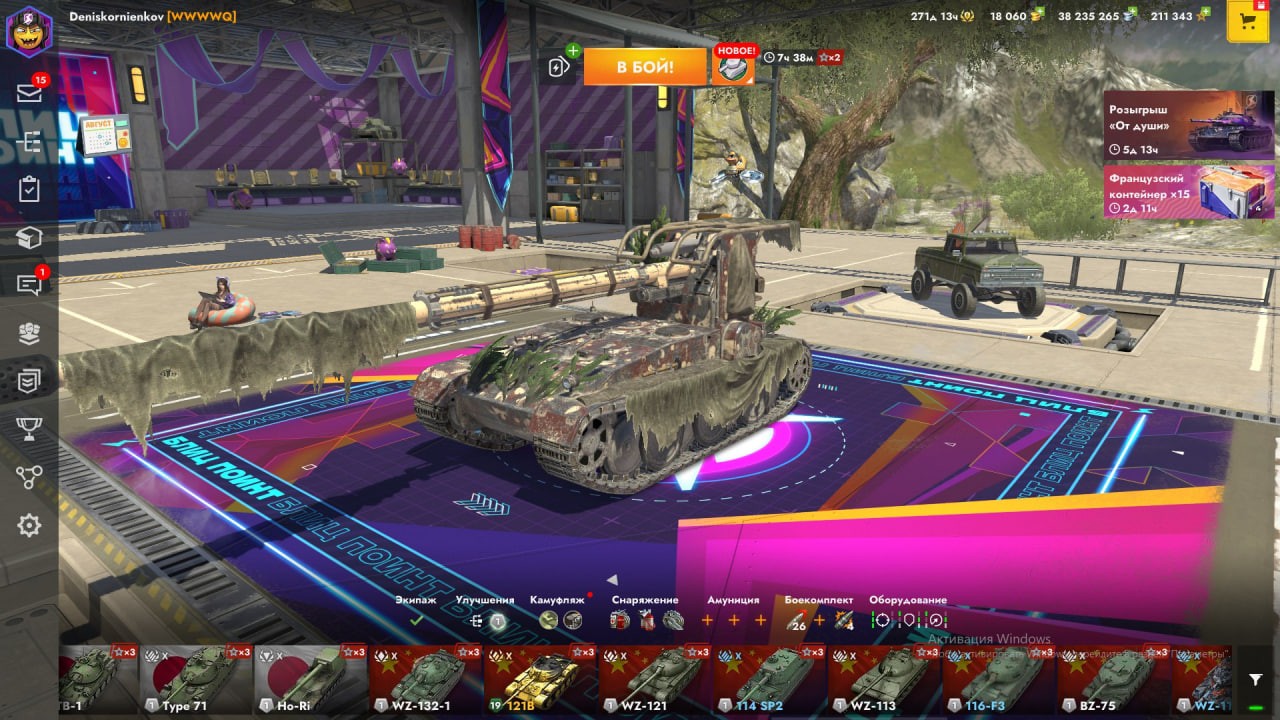Open the missions clipboard icon
Viewport: 1280px width, 720px height.
pyautogui.click(x=29, y=190)
